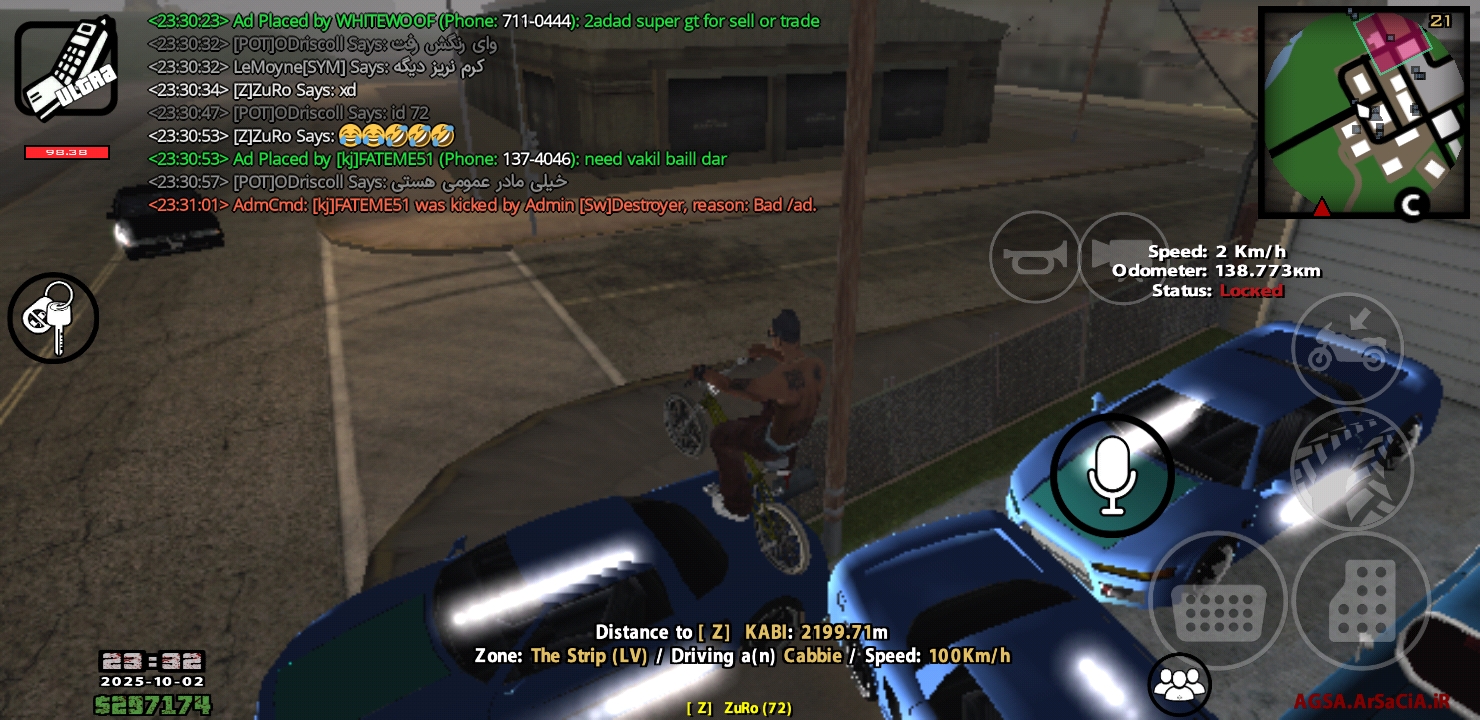Honk using the horn button

(1035, 258)
